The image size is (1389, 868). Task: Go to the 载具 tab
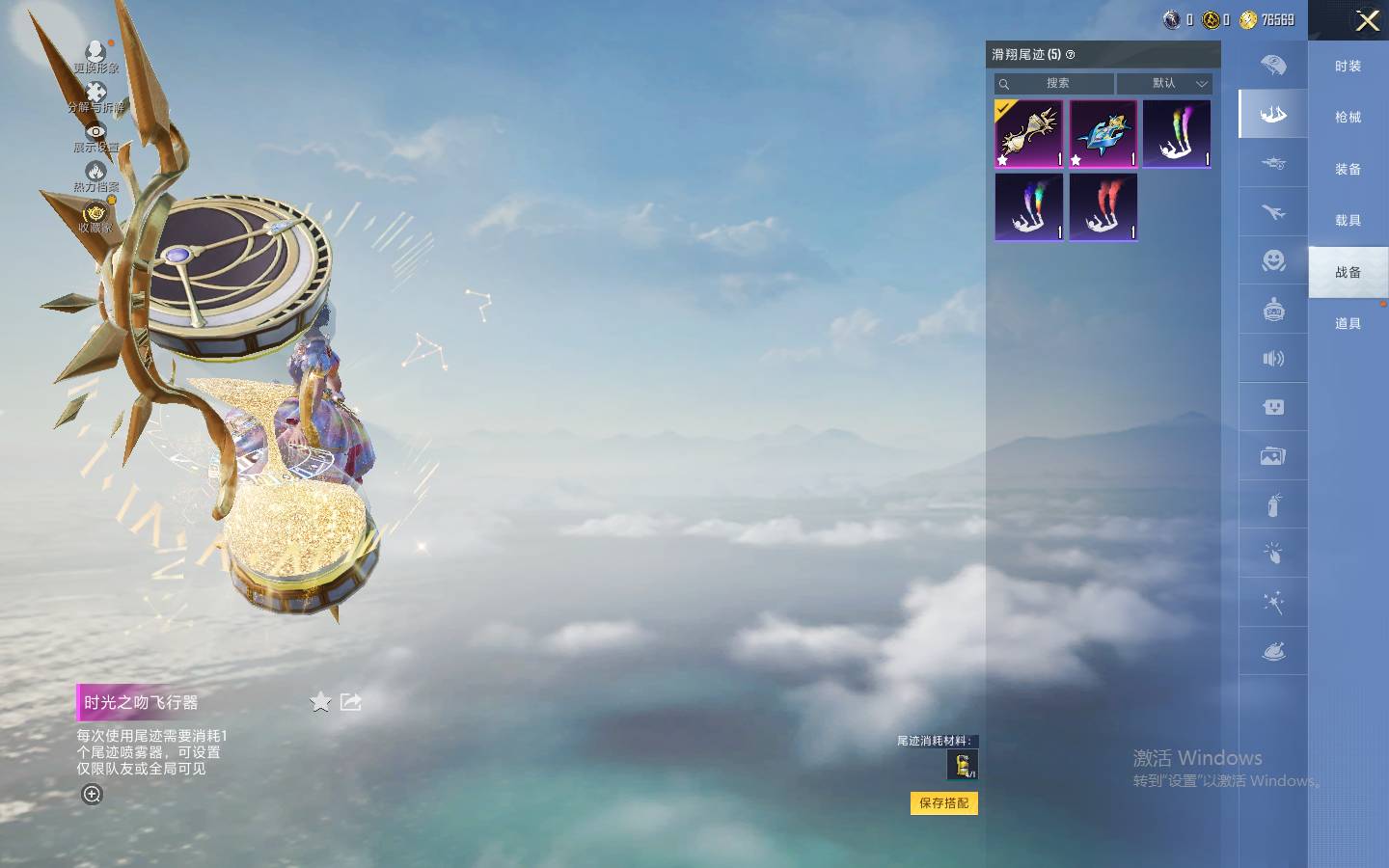(1348, 221)
